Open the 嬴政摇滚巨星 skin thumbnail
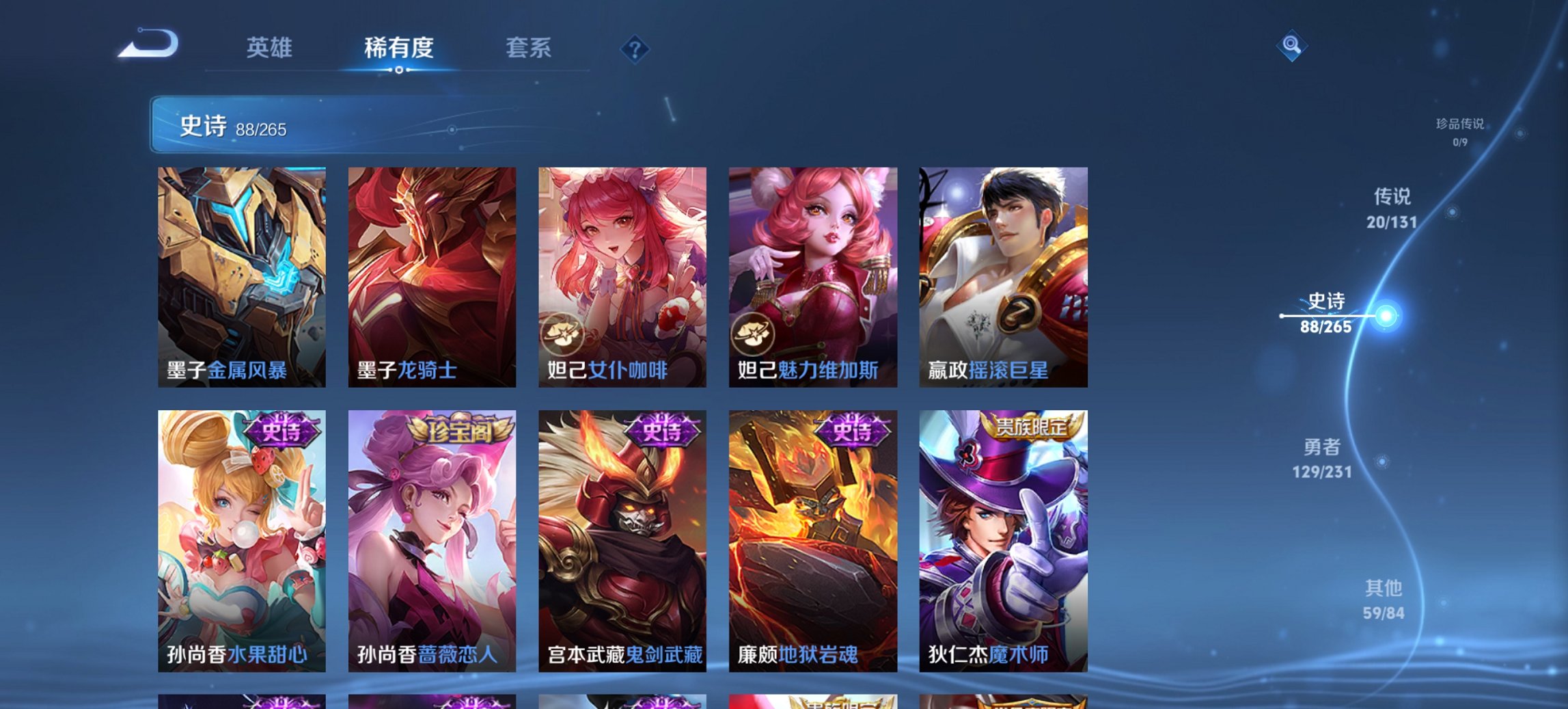Viewport: 1568px width, 709px height. click(1000, 273)
